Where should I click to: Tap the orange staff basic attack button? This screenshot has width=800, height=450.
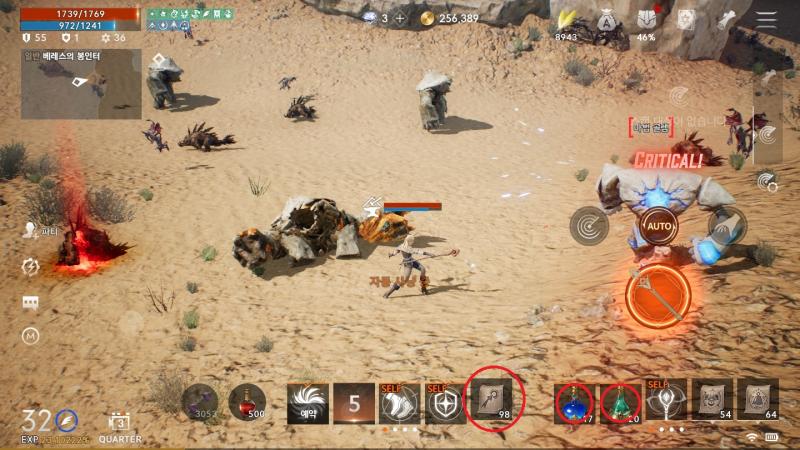point(660,294)
